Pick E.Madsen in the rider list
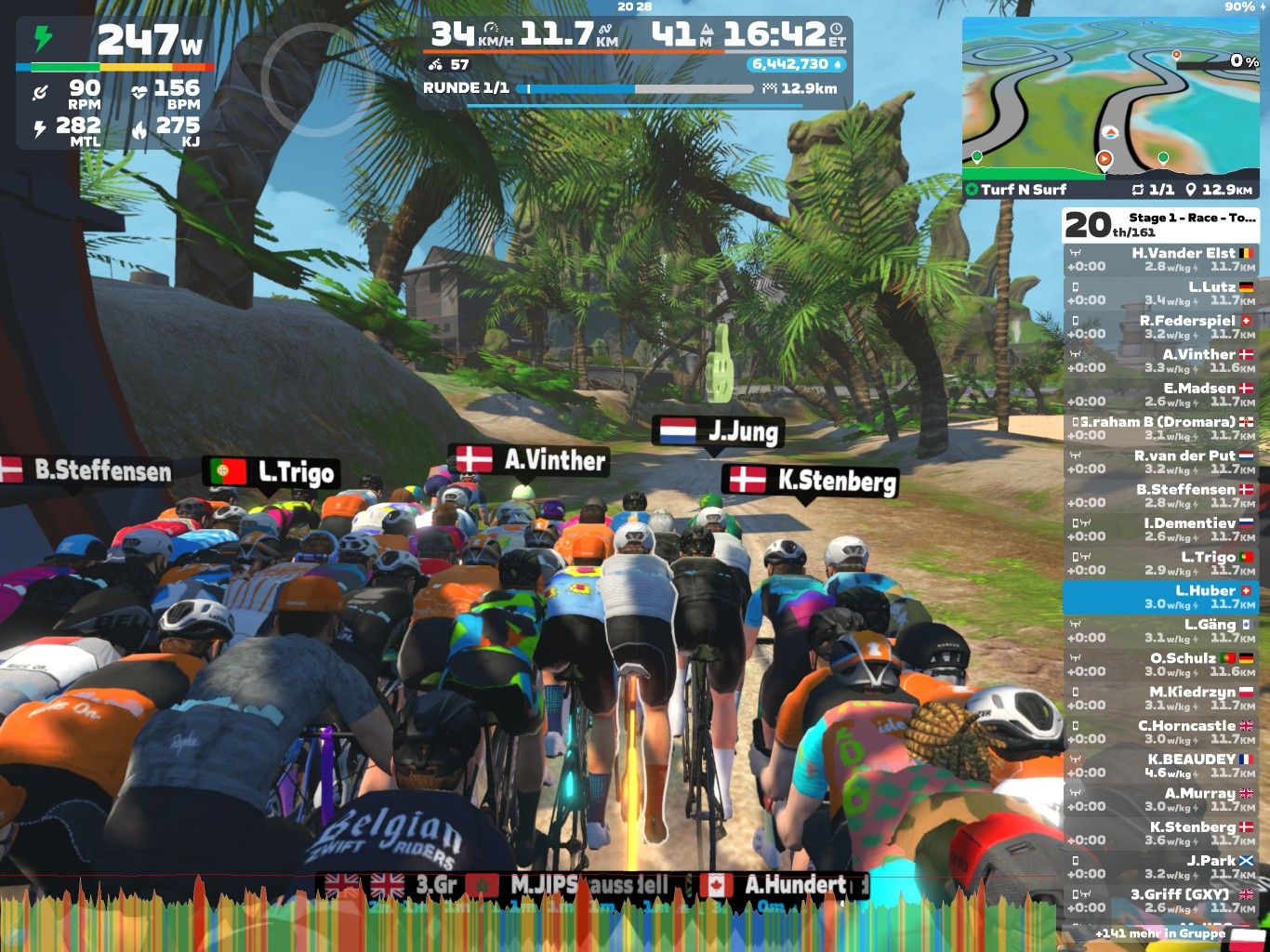The image size is (1270, 952). [1160, 395]
